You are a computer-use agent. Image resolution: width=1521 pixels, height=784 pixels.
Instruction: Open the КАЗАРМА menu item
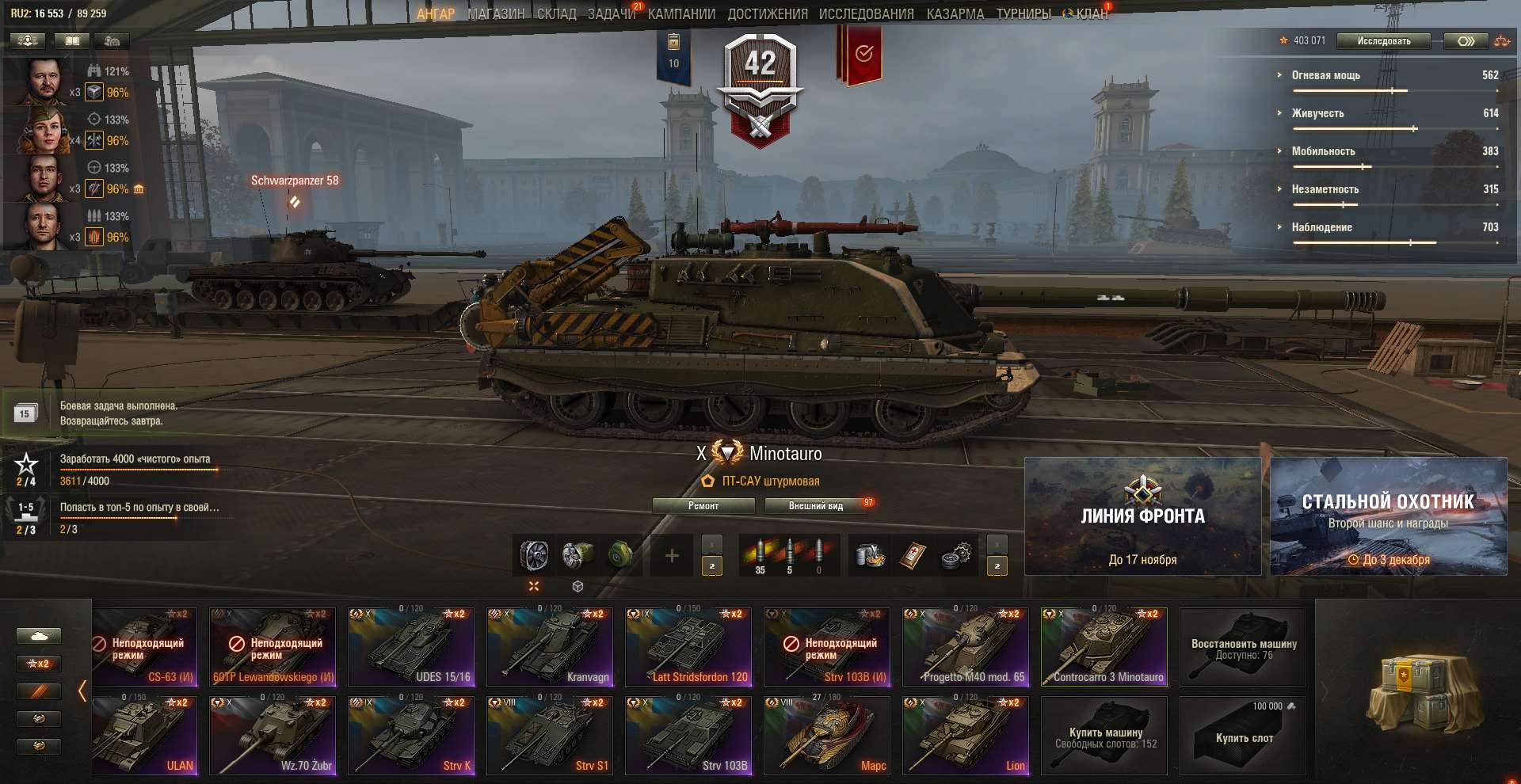click(x=957, y=13)
